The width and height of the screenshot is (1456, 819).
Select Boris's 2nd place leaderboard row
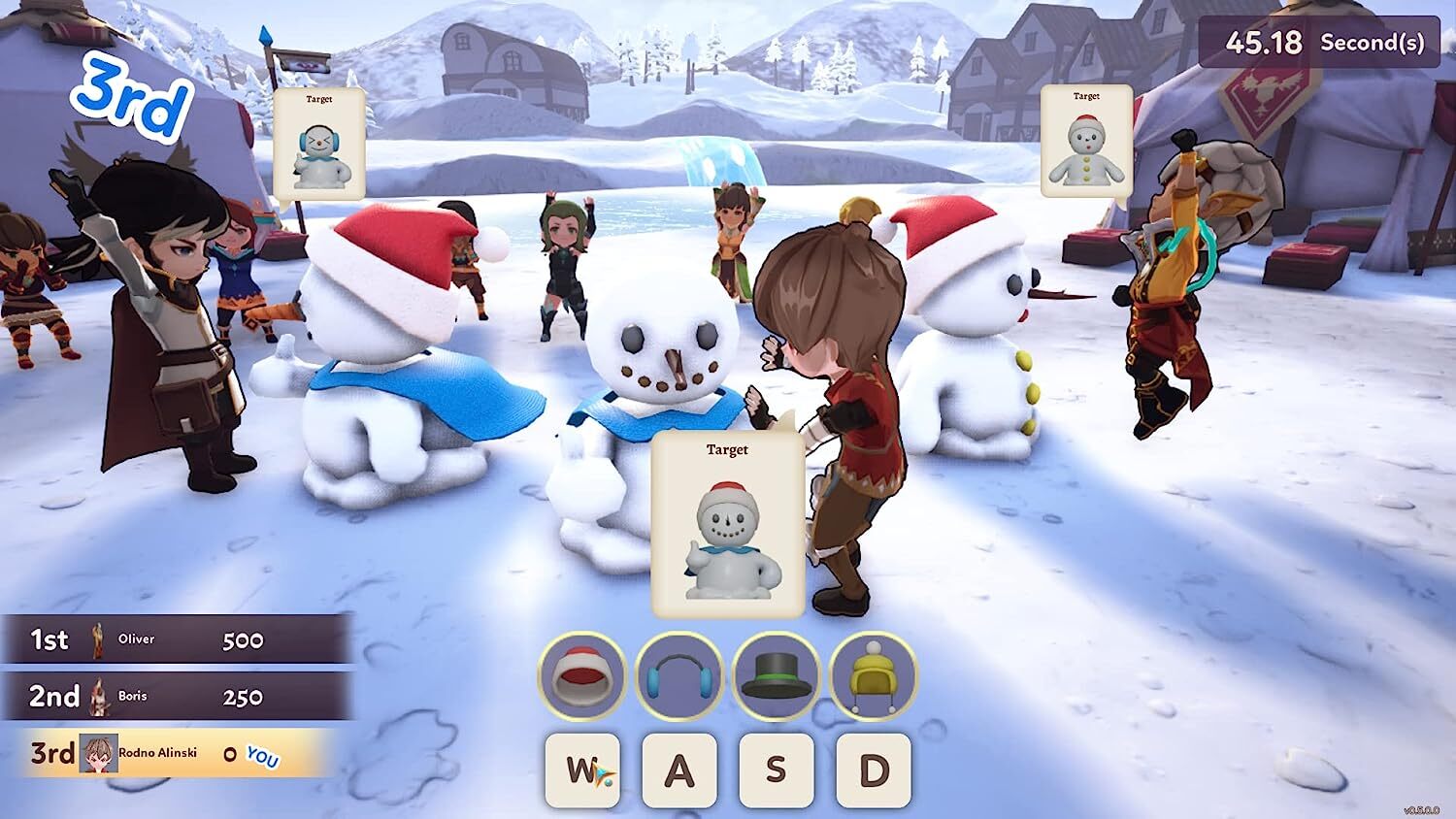[175, 696]
